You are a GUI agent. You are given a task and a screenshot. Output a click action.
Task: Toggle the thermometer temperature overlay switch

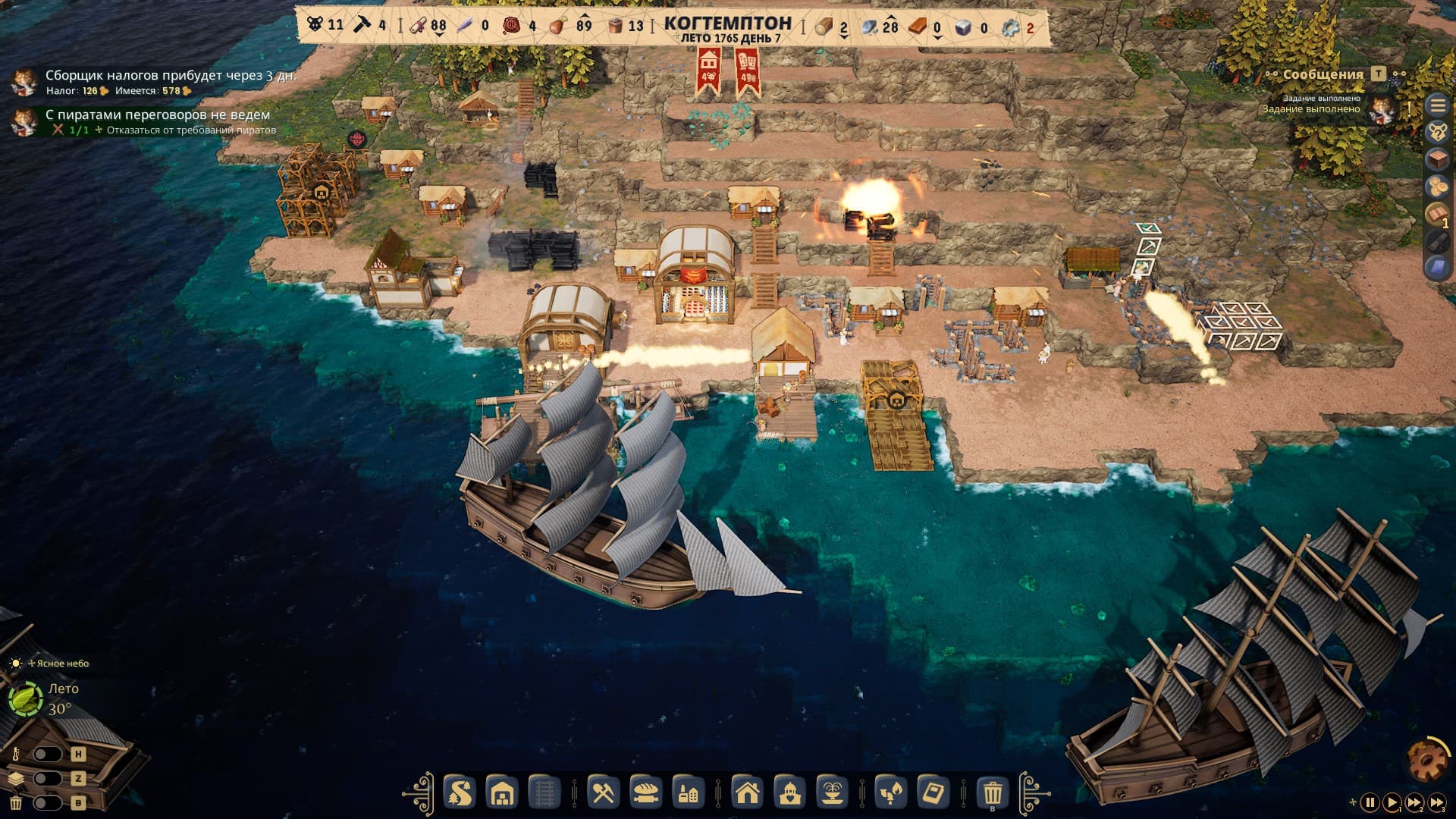47,755
